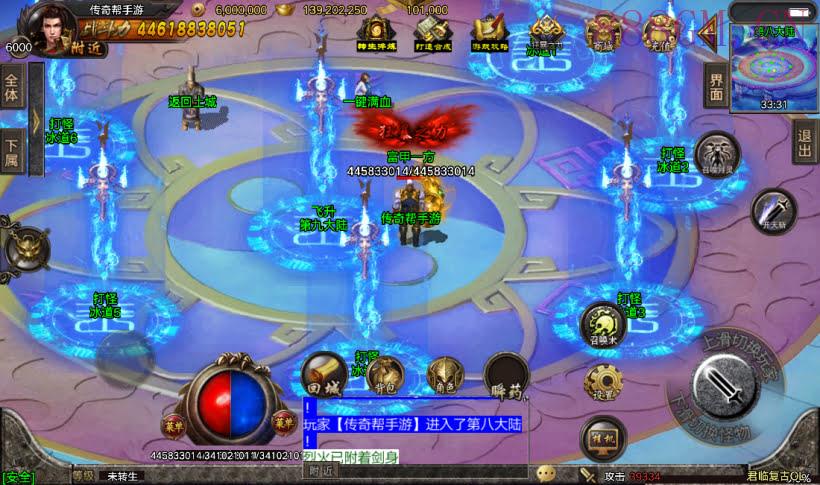Tap the 退出 exit button
Viewport: 820px width, 485px height.
pyautogui.click(x=804, y=147)
